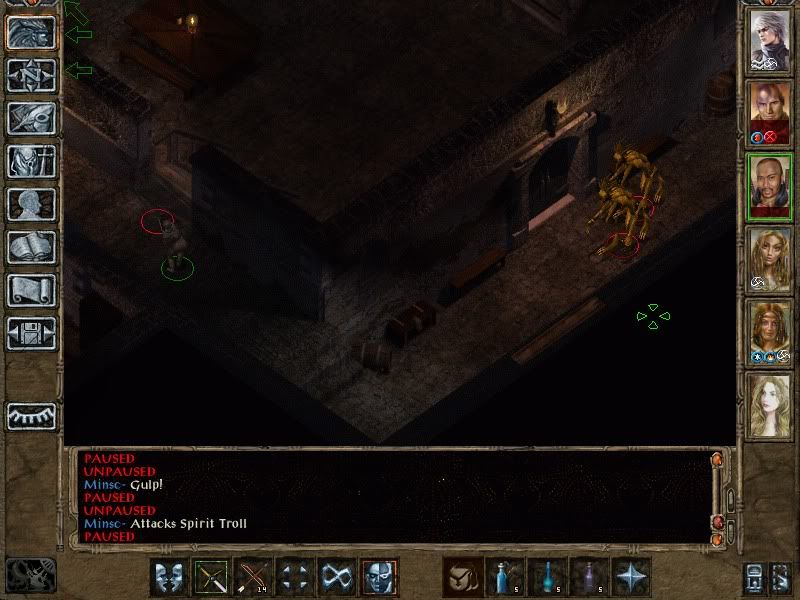Image resolution: width=800 pixels, height=600 pixels.
Task: Select the green-highlighted bearded man portrait
Action: [x=771, y=185]
